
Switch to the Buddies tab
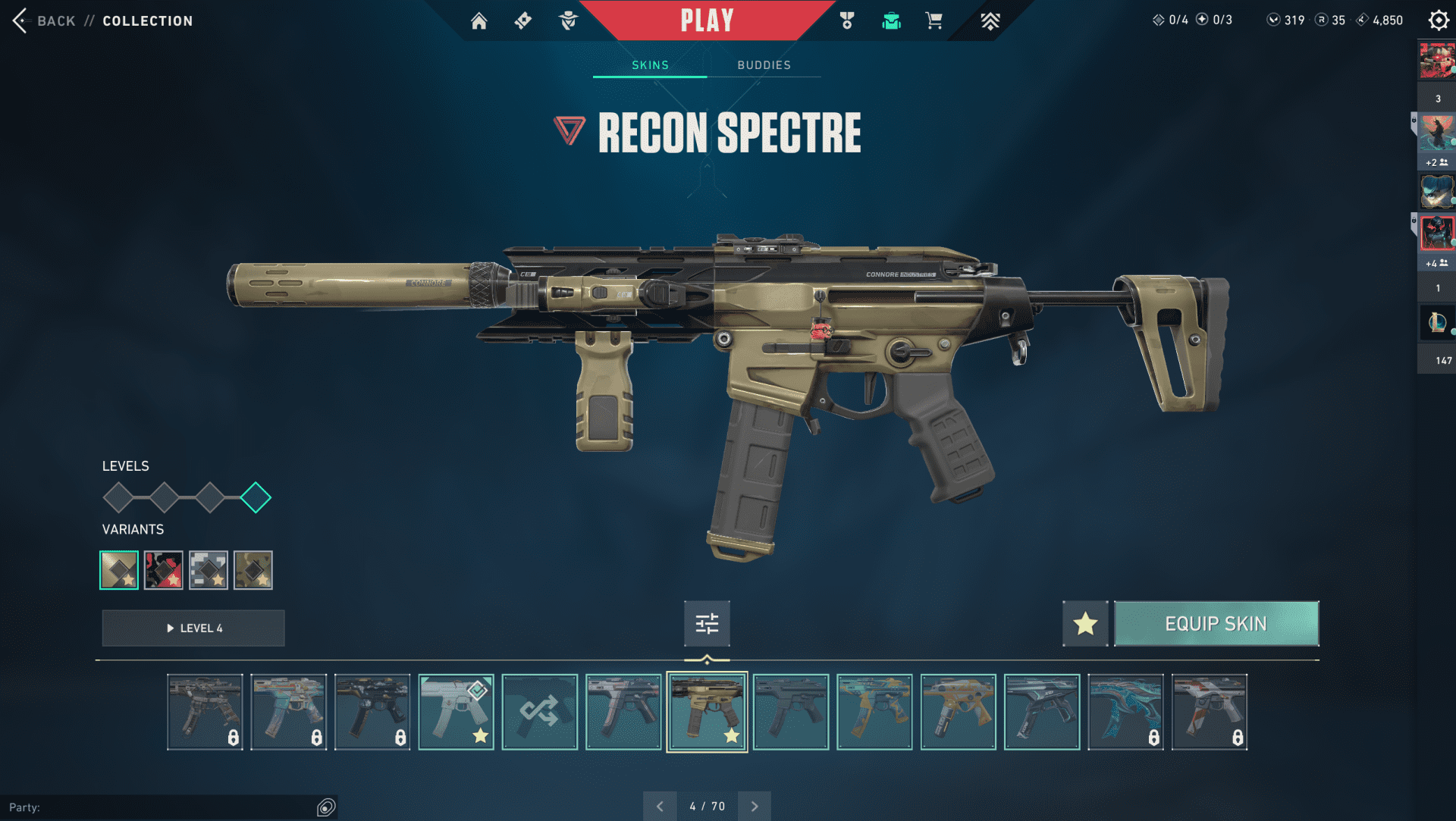click(764, 65)
